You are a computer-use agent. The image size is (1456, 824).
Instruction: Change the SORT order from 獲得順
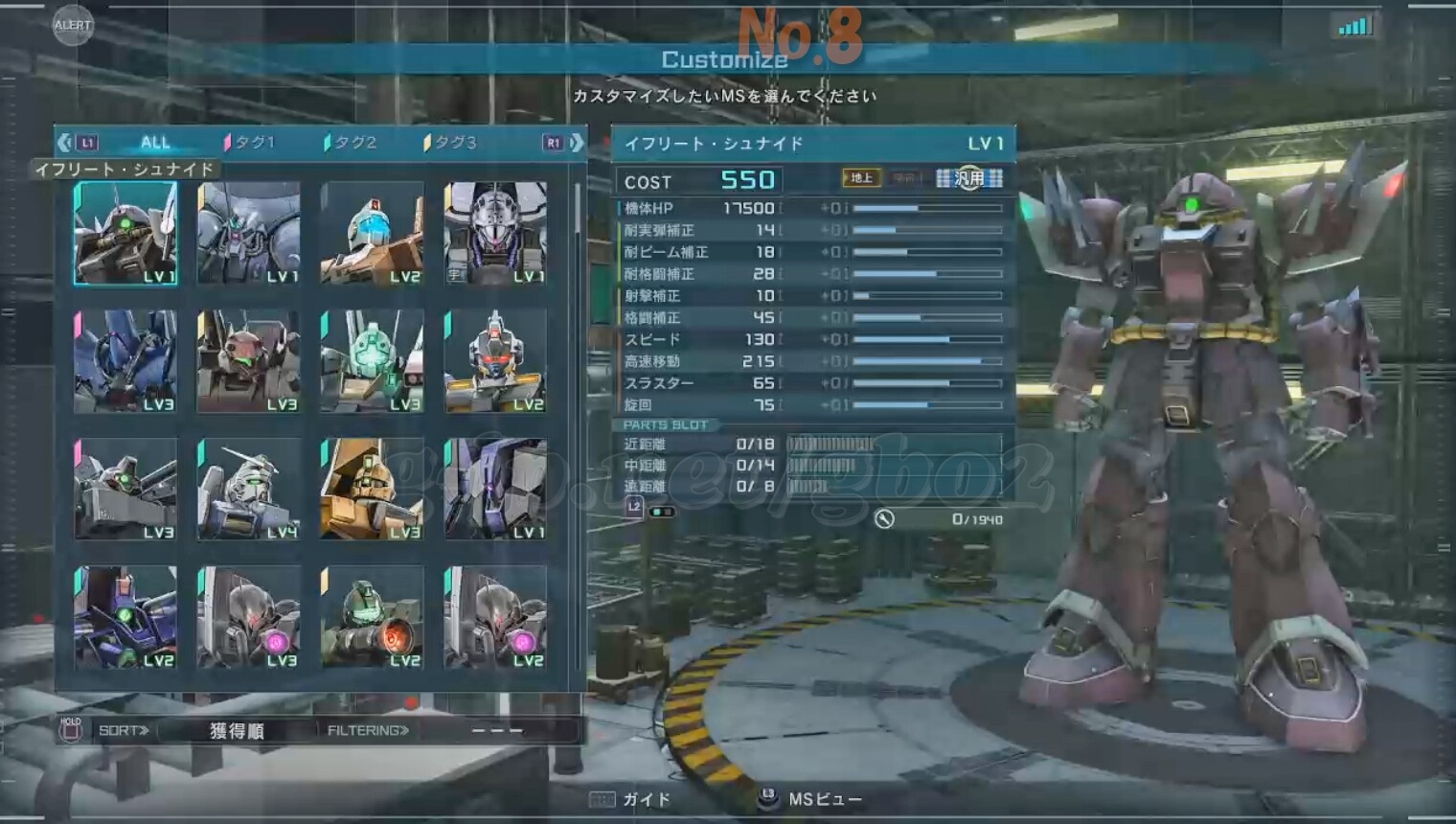point(236,731)
